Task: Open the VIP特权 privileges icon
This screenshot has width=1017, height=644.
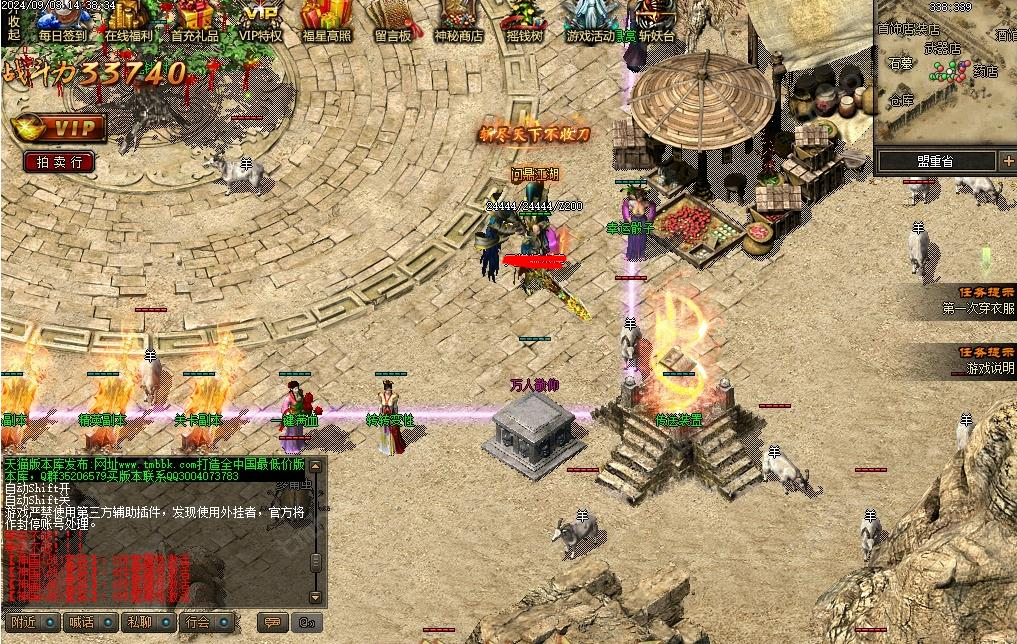Action: 261,20
